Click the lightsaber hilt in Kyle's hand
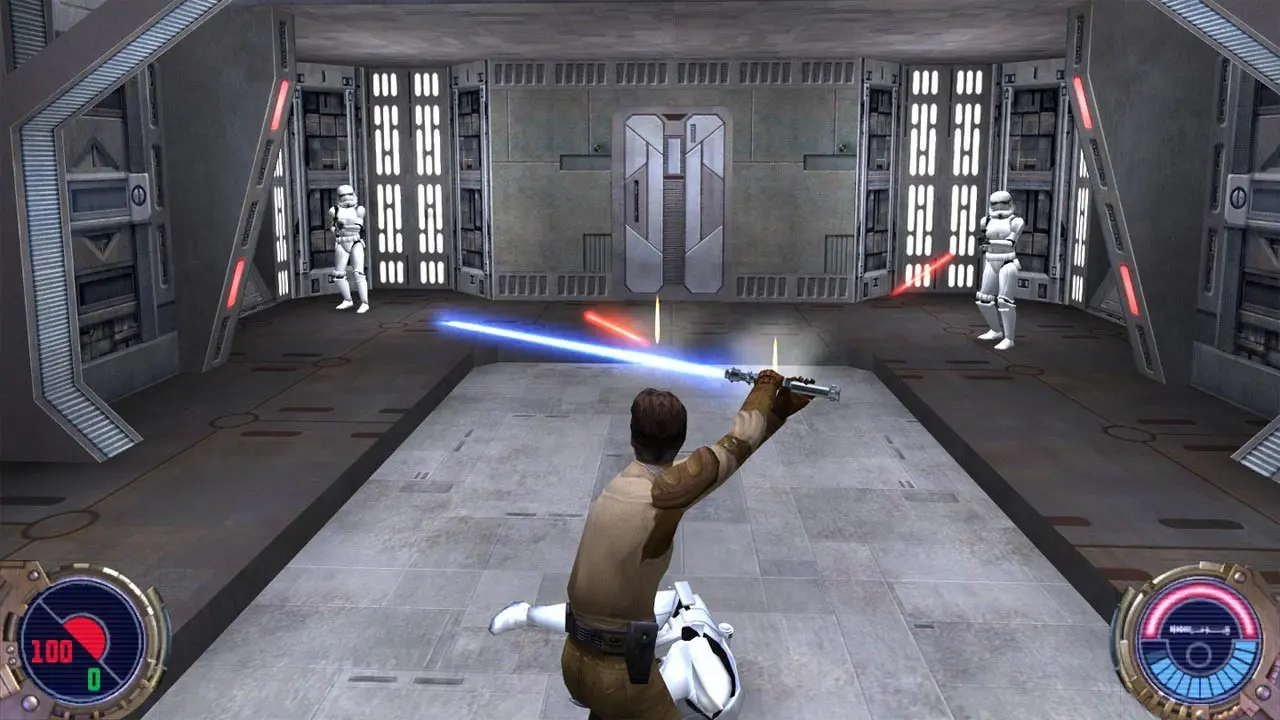The width and height of the screenshot is (1280, 720). click(800, 385)
